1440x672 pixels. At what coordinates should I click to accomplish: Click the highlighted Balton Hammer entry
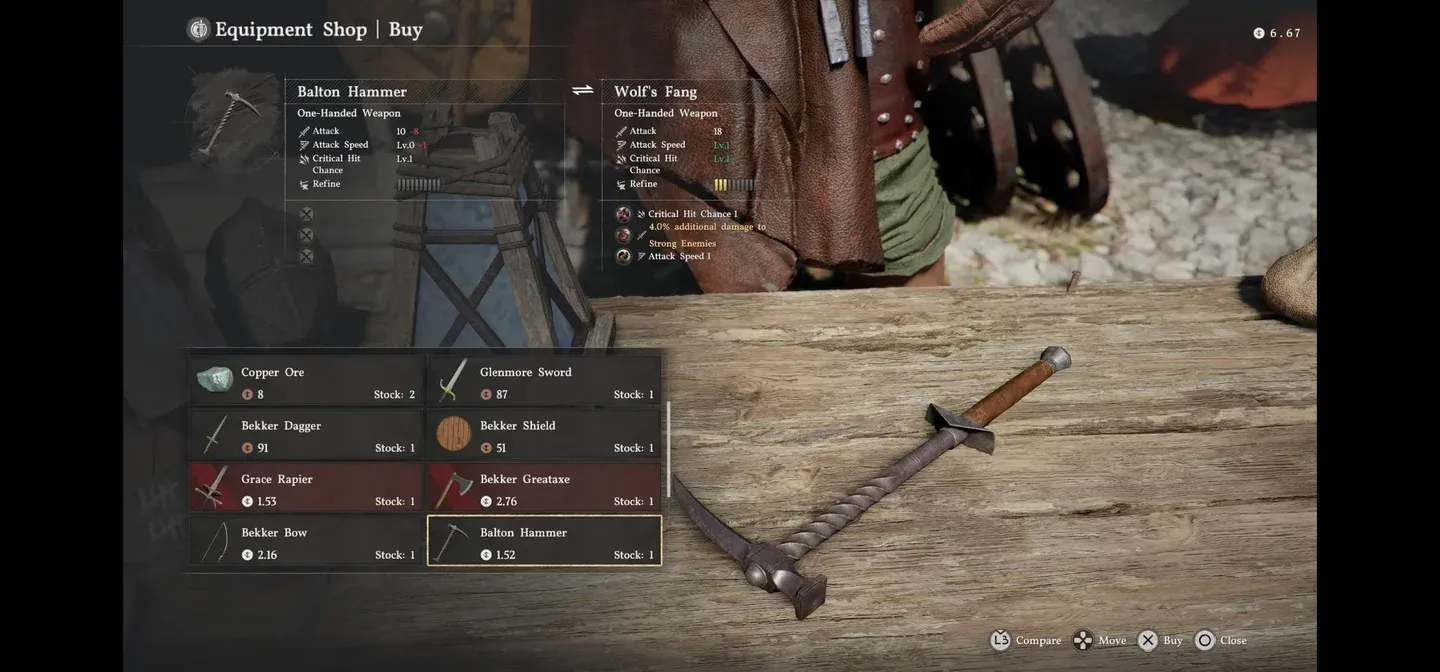(545, 542)
